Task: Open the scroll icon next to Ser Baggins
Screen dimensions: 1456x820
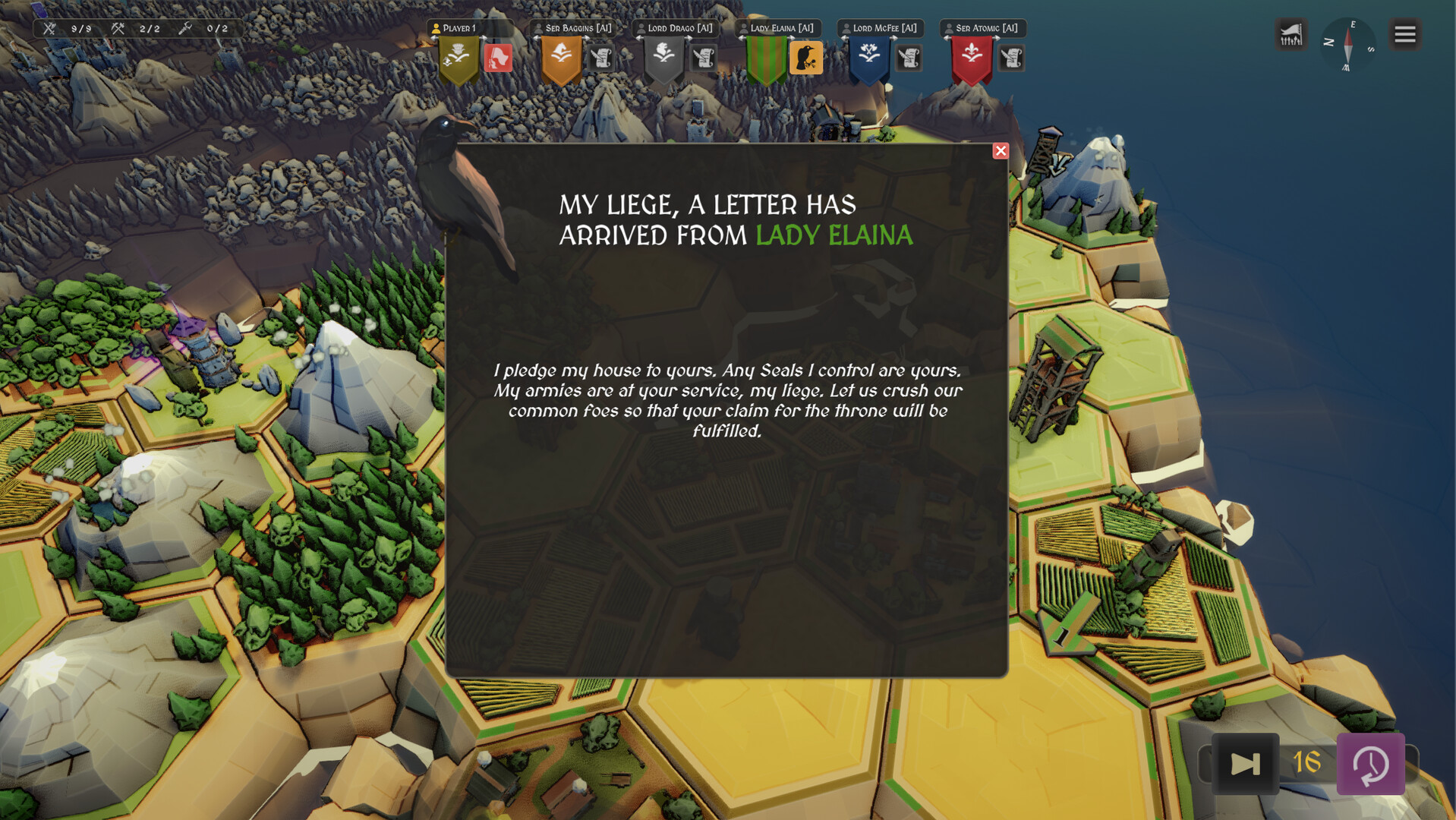Action: tap(601, 58)
